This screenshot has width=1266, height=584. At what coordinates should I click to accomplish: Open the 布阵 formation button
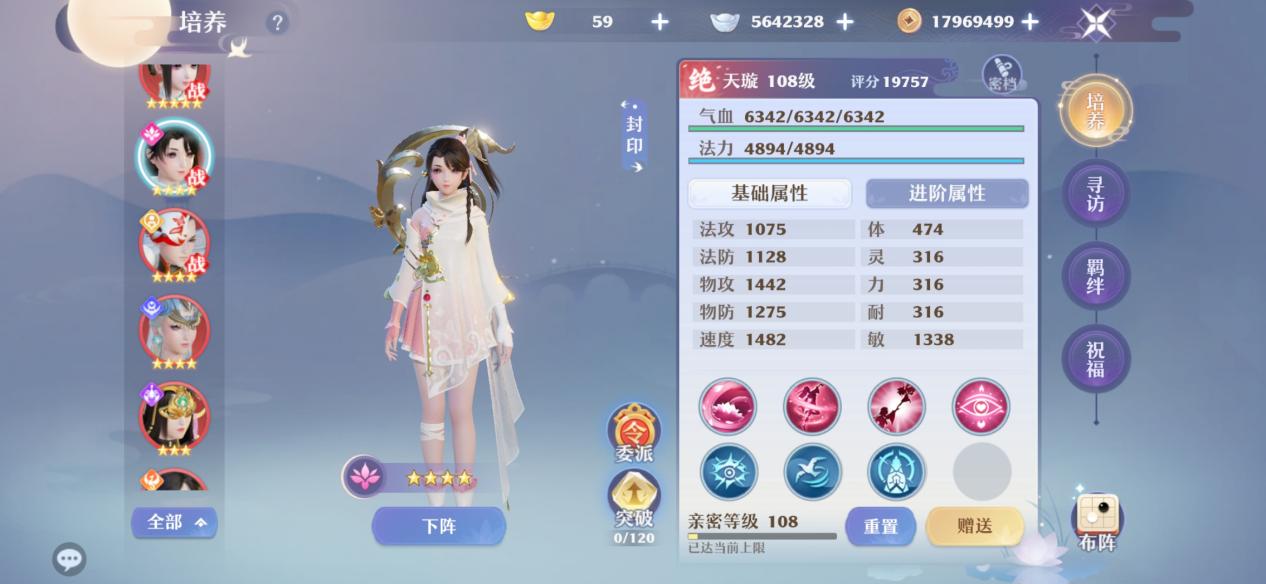(x=1097, y=522)
